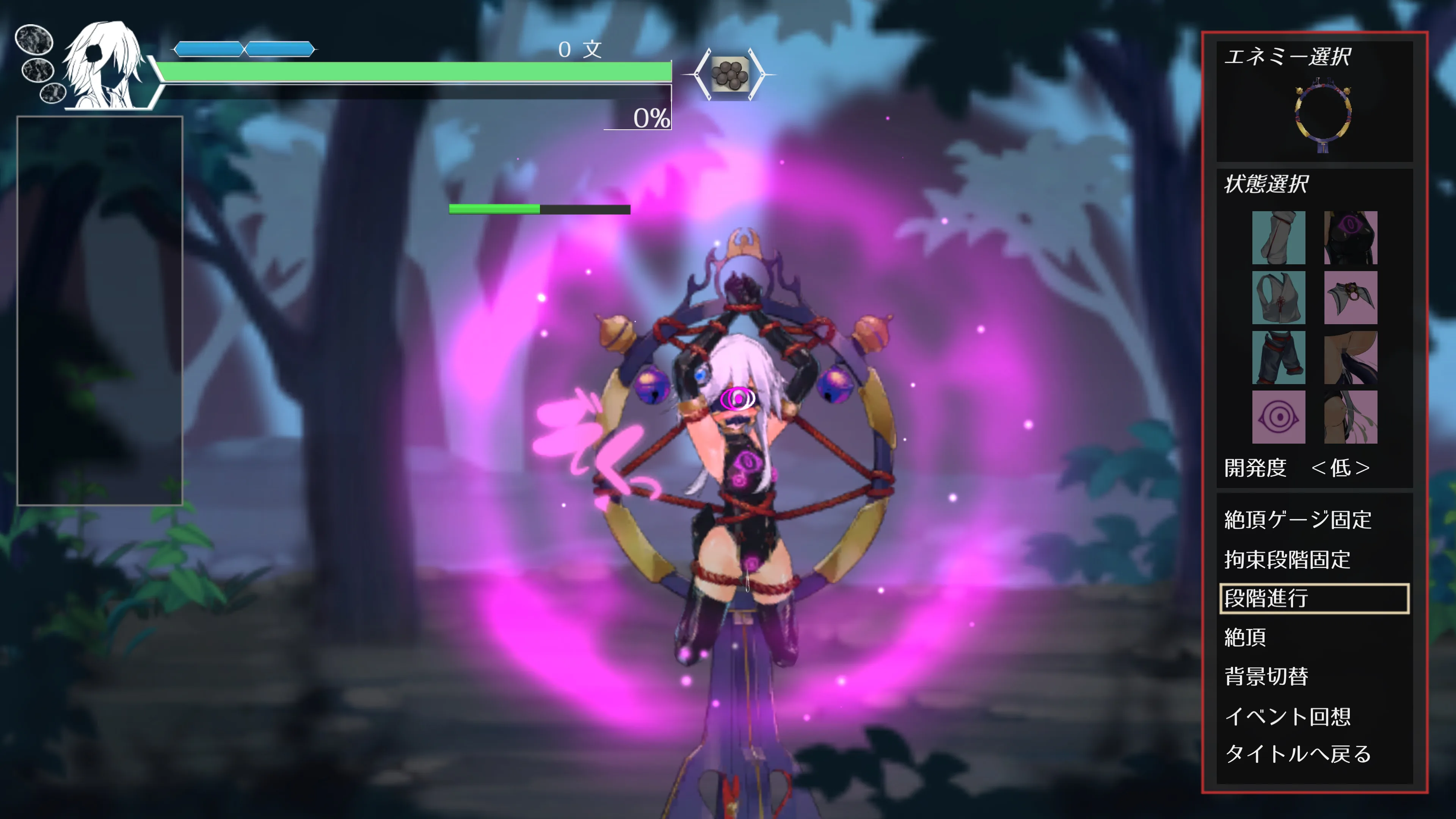
Task: Choose the white vest state tile
Action: tap(1278, 297)
